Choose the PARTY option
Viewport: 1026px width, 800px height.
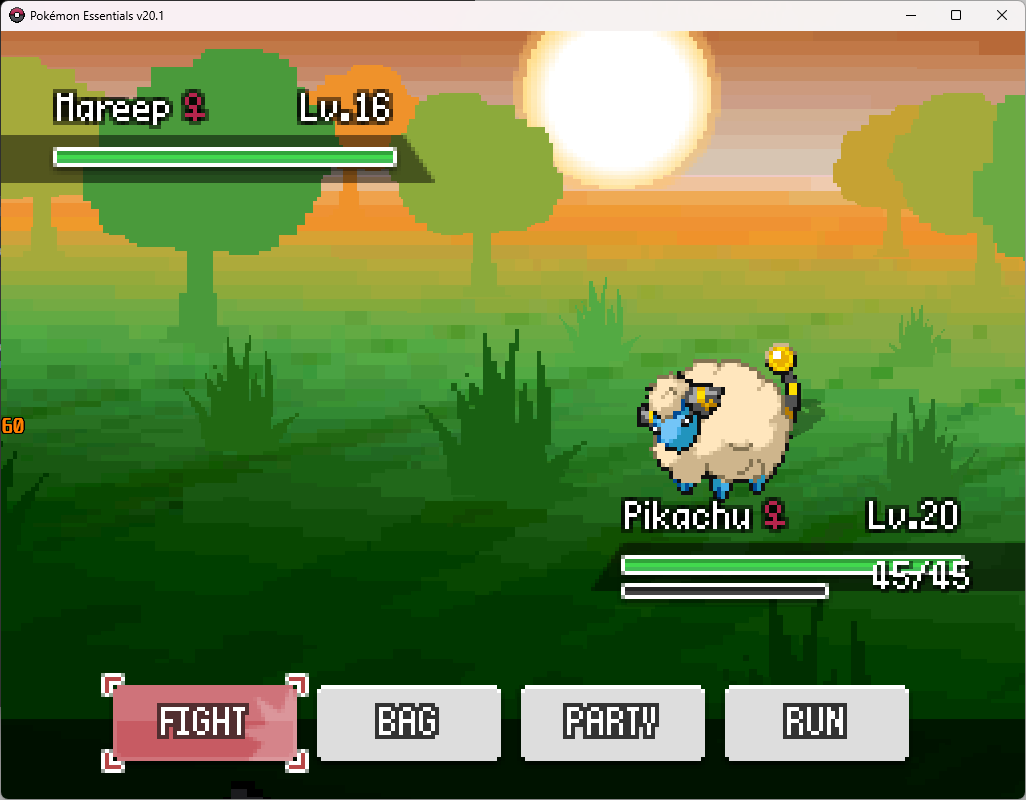tap(612, 722)
